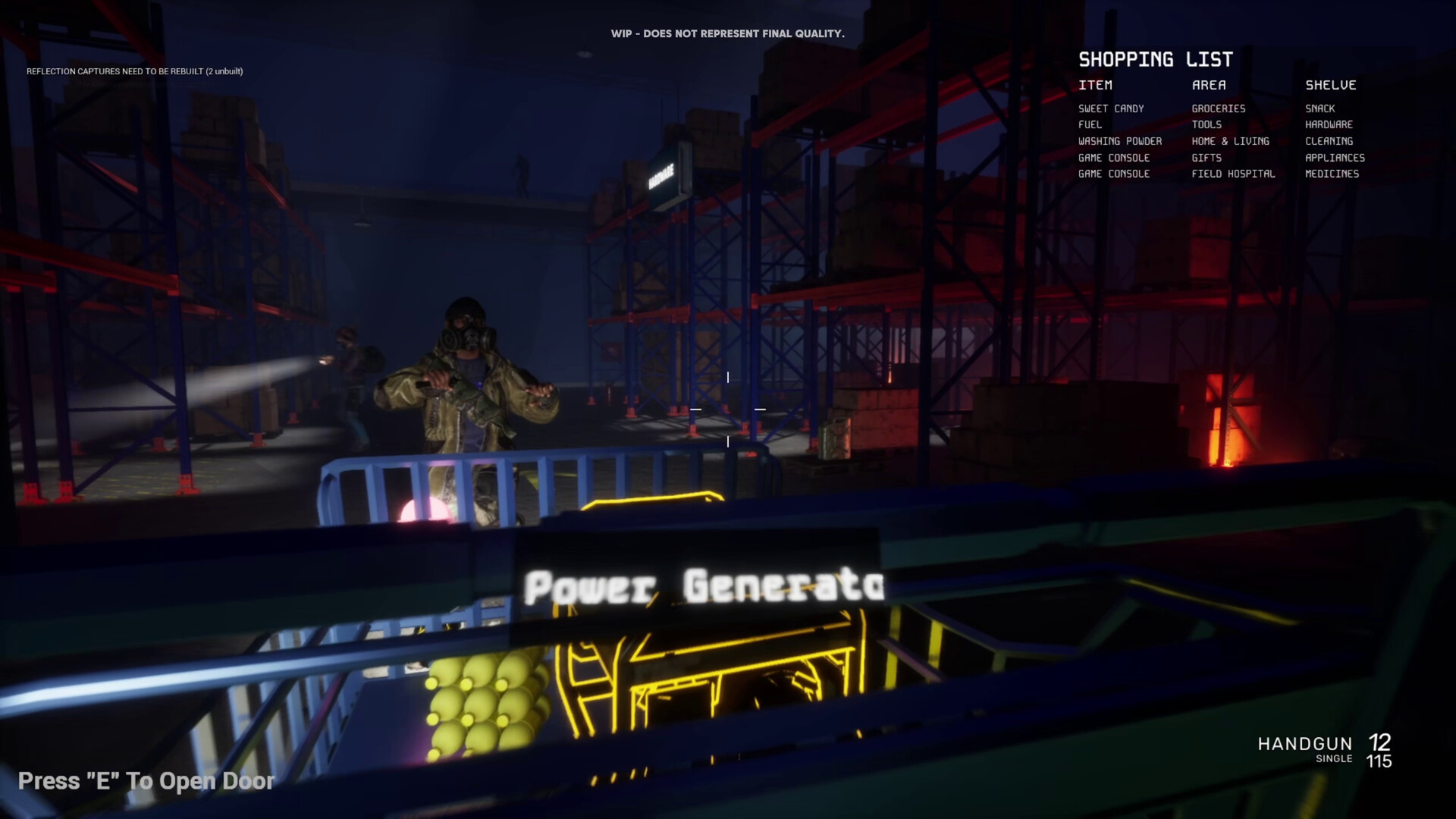Check off WASHING POWDER list entry
1456x819 pixels.
pyautogui.click(x=1120, y=141)
